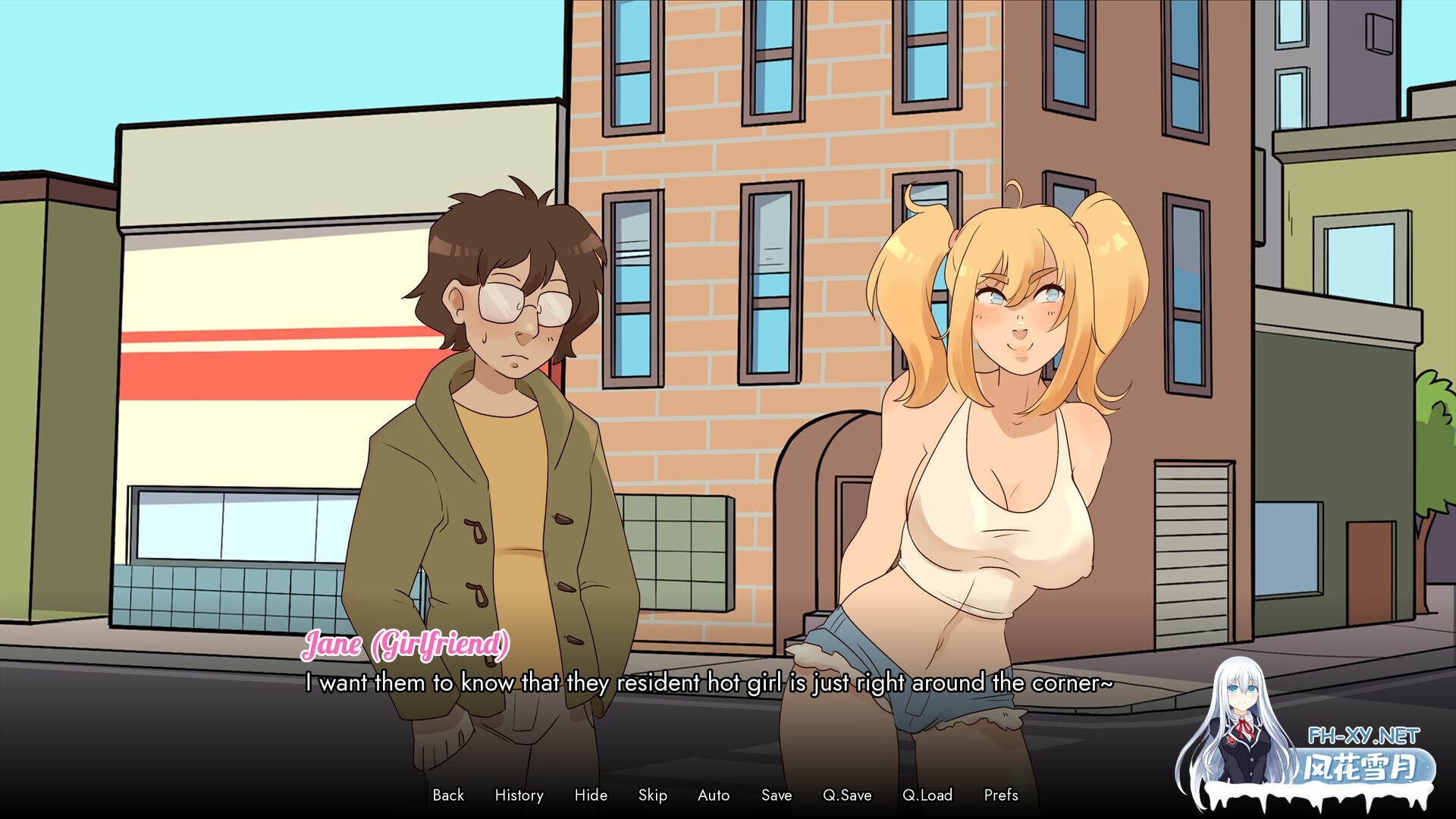Toggle Auto-forward mode

tap(713, 795)
